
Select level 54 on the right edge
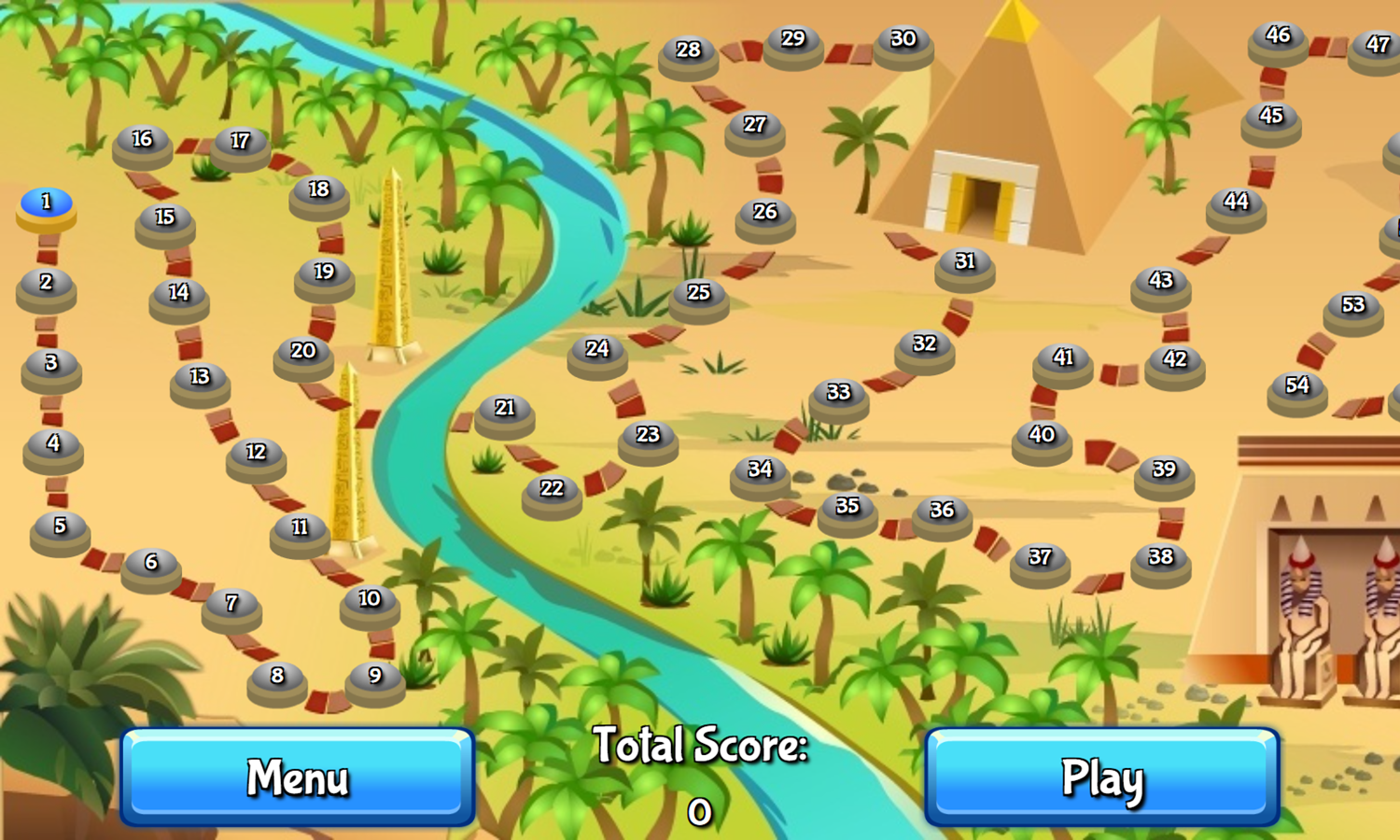1295,384
